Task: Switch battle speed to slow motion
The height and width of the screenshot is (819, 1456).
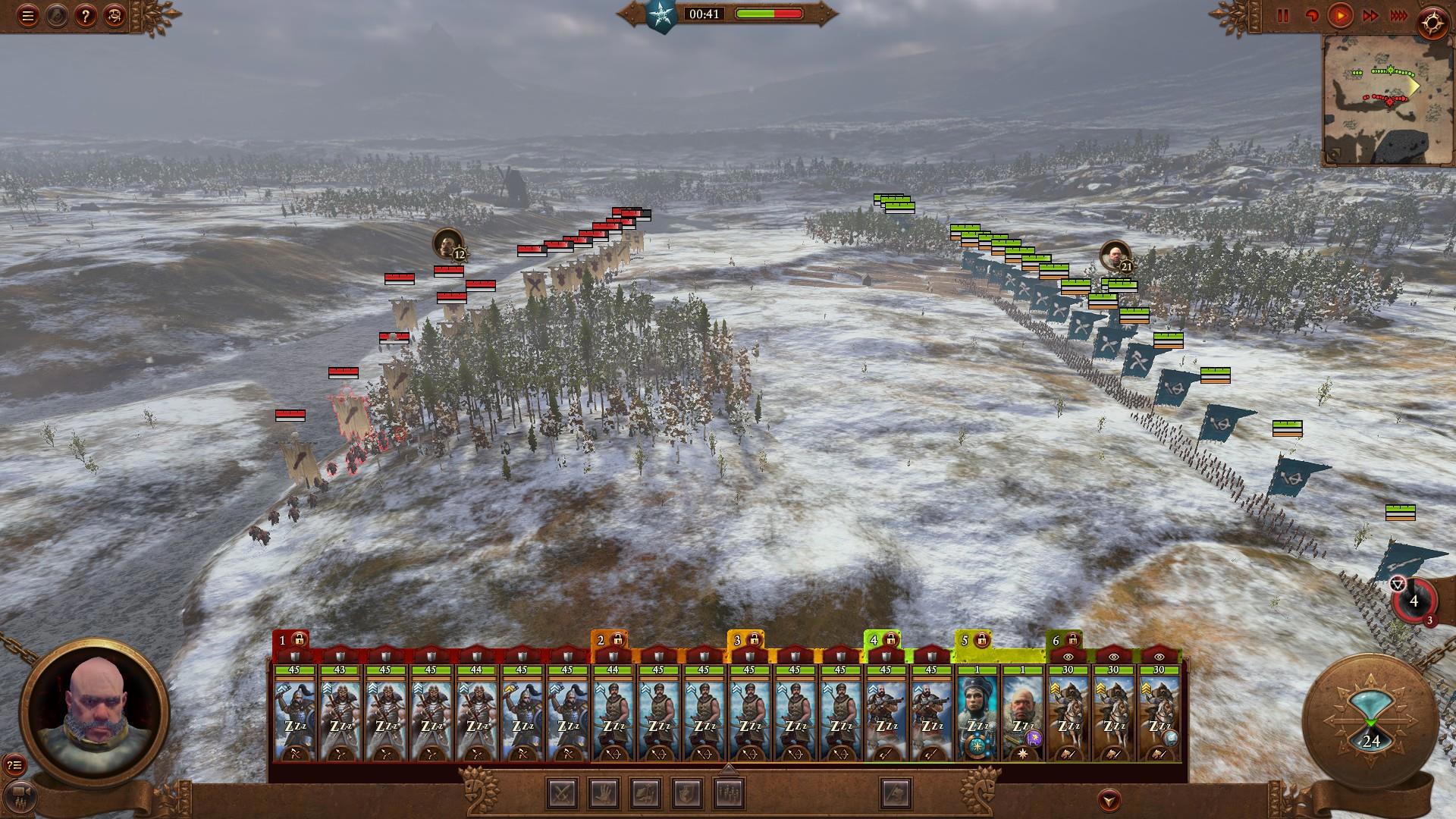Action: (1311, 16)
